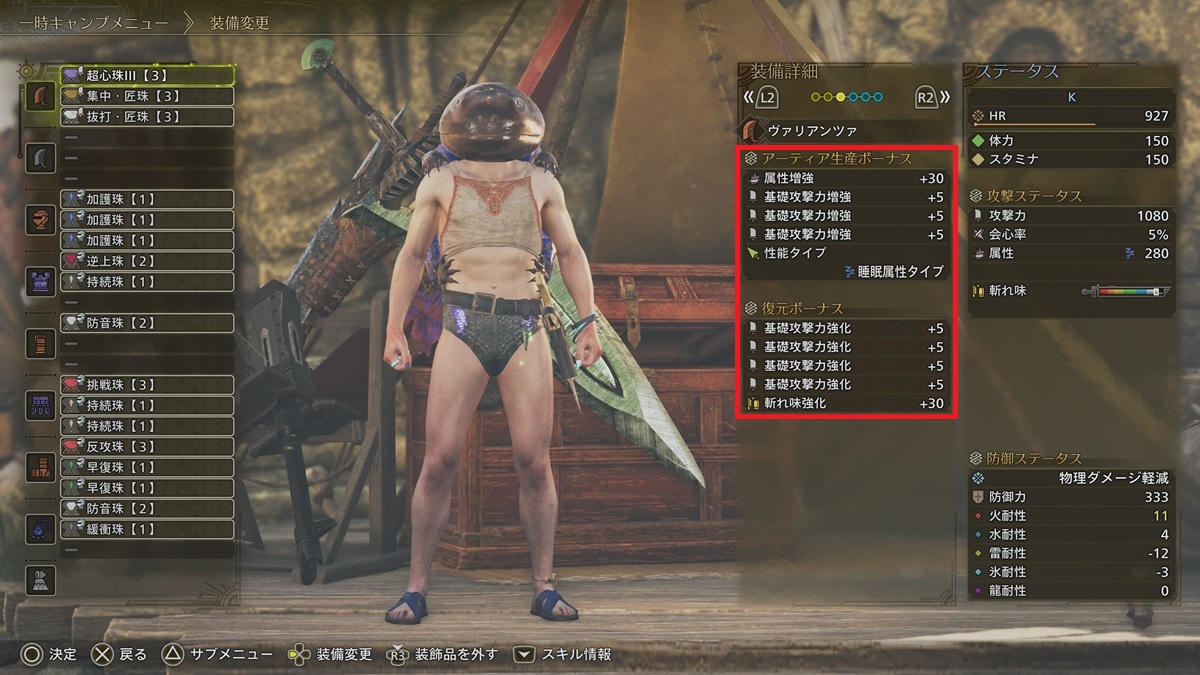The image size is (1200, 675).
Task: Choose the purple chest armor icon
Action: coord(40,282)
